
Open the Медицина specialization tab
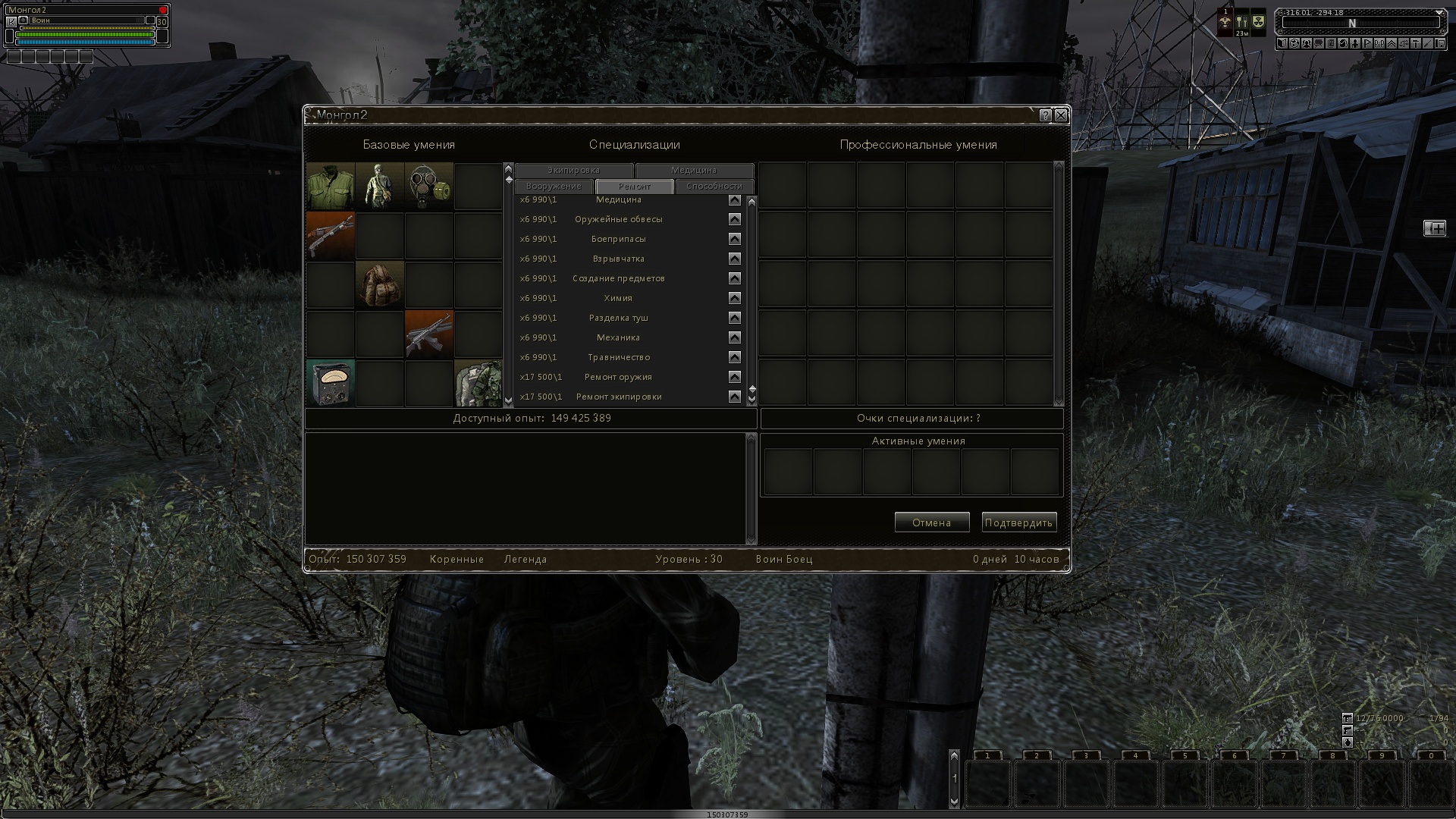point(694,171)
